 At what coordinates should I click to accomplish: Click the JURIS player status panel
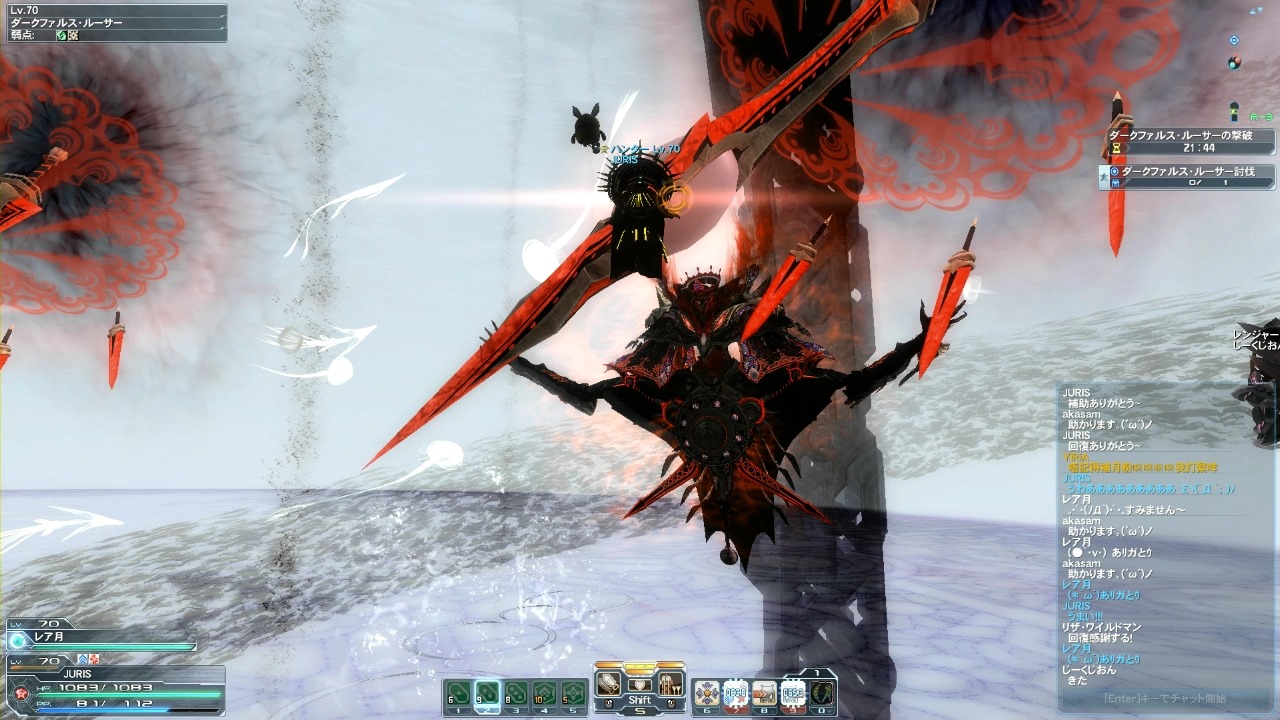(x=115, y=686)
